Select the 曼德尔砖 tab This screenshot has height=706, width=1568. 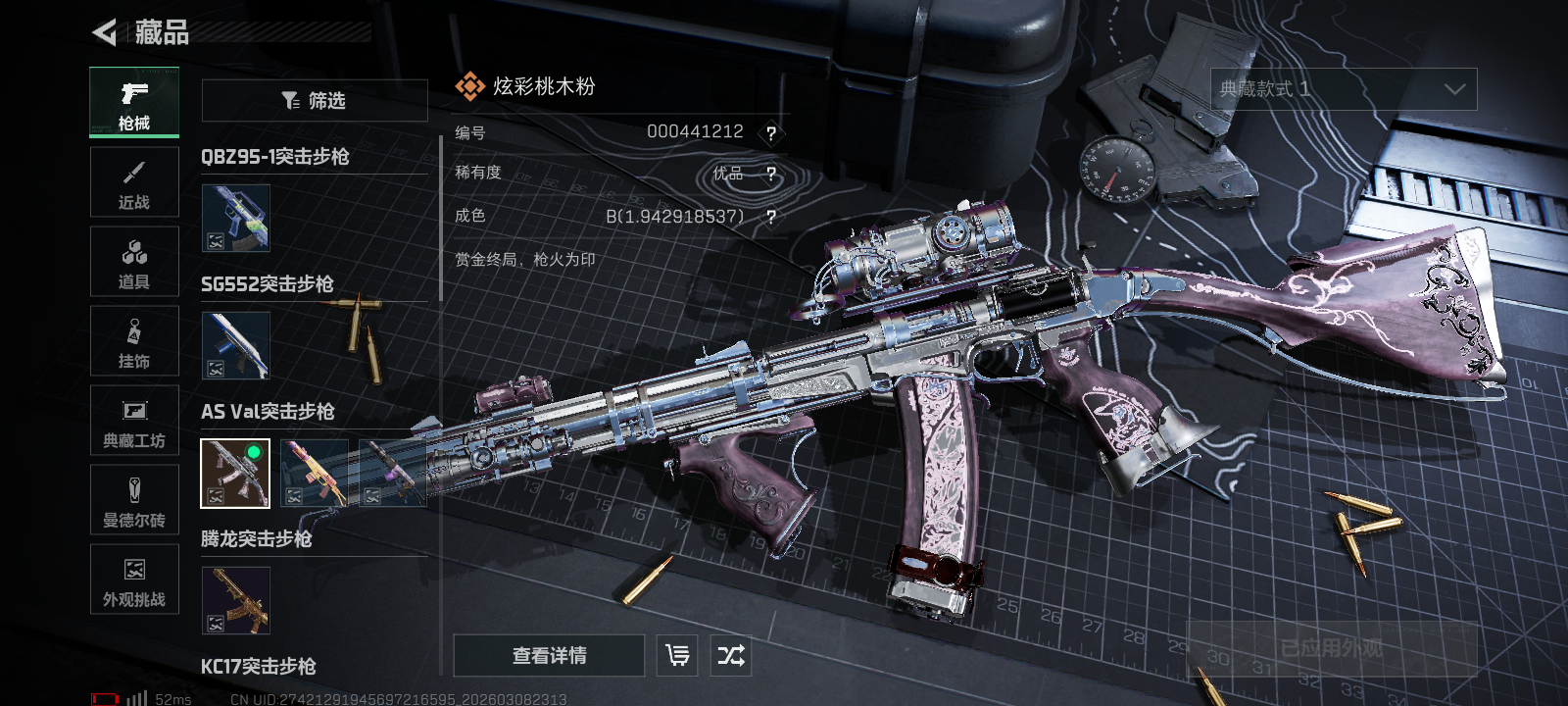tap(134, 500)
